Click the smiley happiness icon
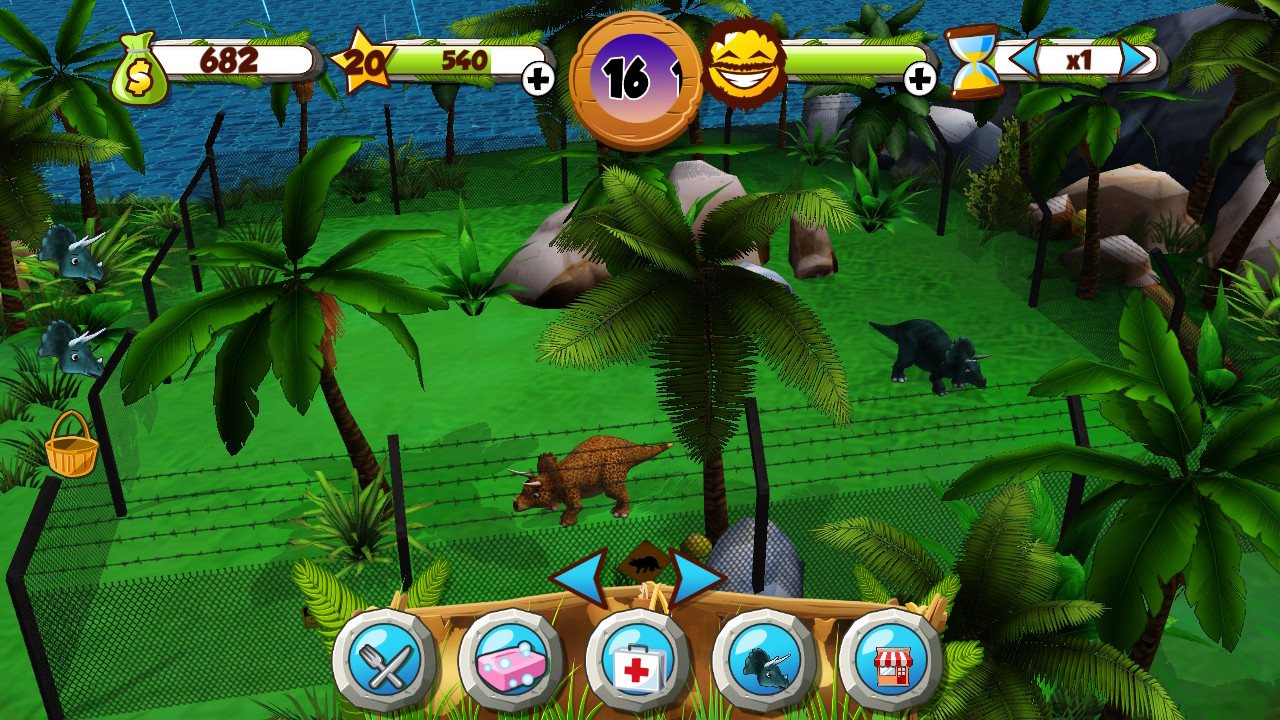The height and width of the screenshot is (720, 1280). (x=744, y=62)
